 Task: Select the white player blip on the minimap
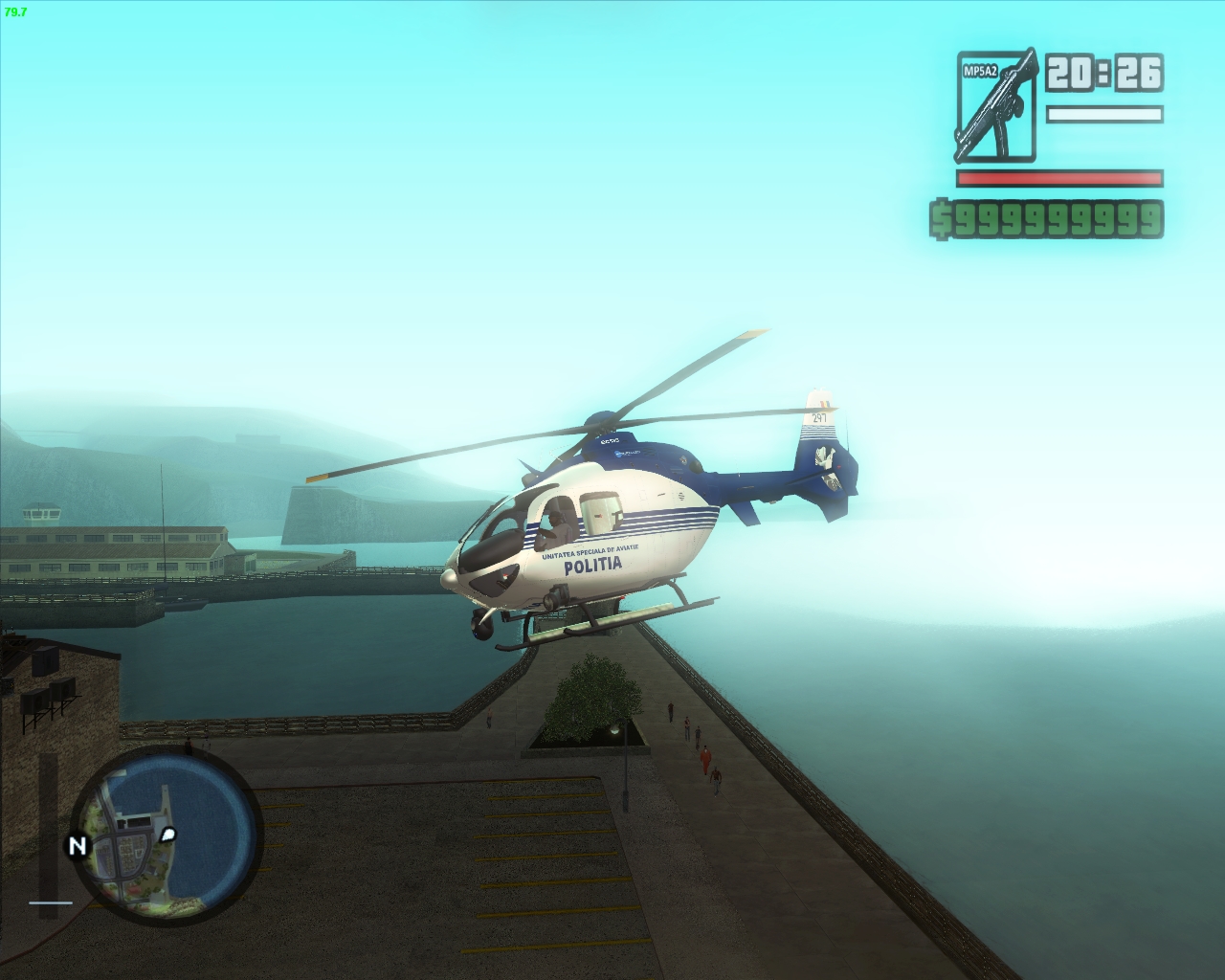[x=167, y=835]
